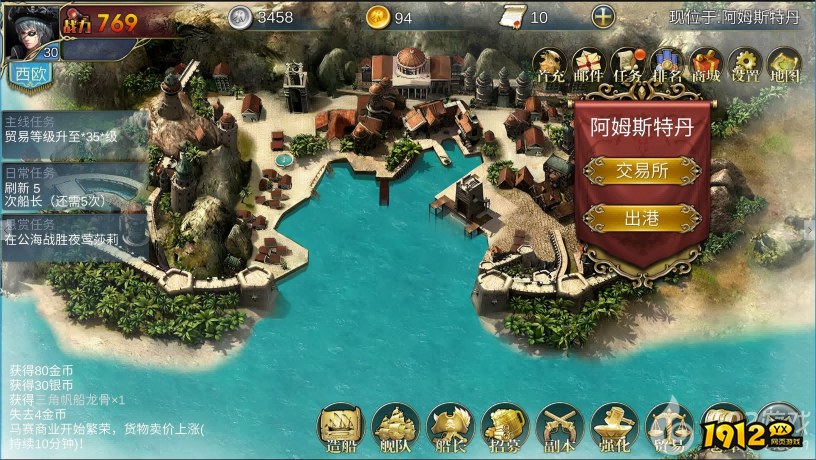Enter the 副本 crossed pistols dungeon menu

coord(559,427)
